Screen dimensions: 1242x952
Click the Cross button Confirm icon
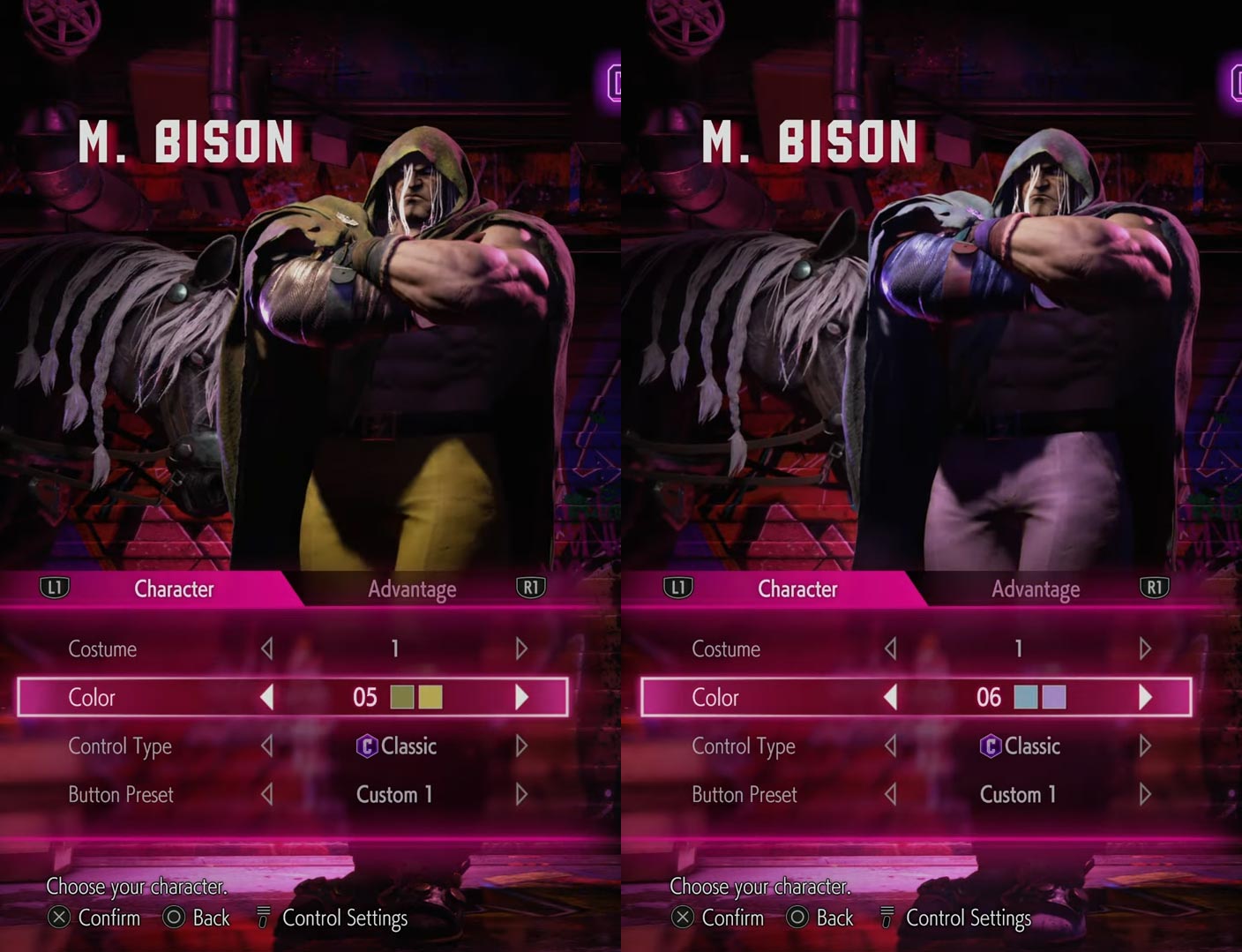click(x=58, y=918)
